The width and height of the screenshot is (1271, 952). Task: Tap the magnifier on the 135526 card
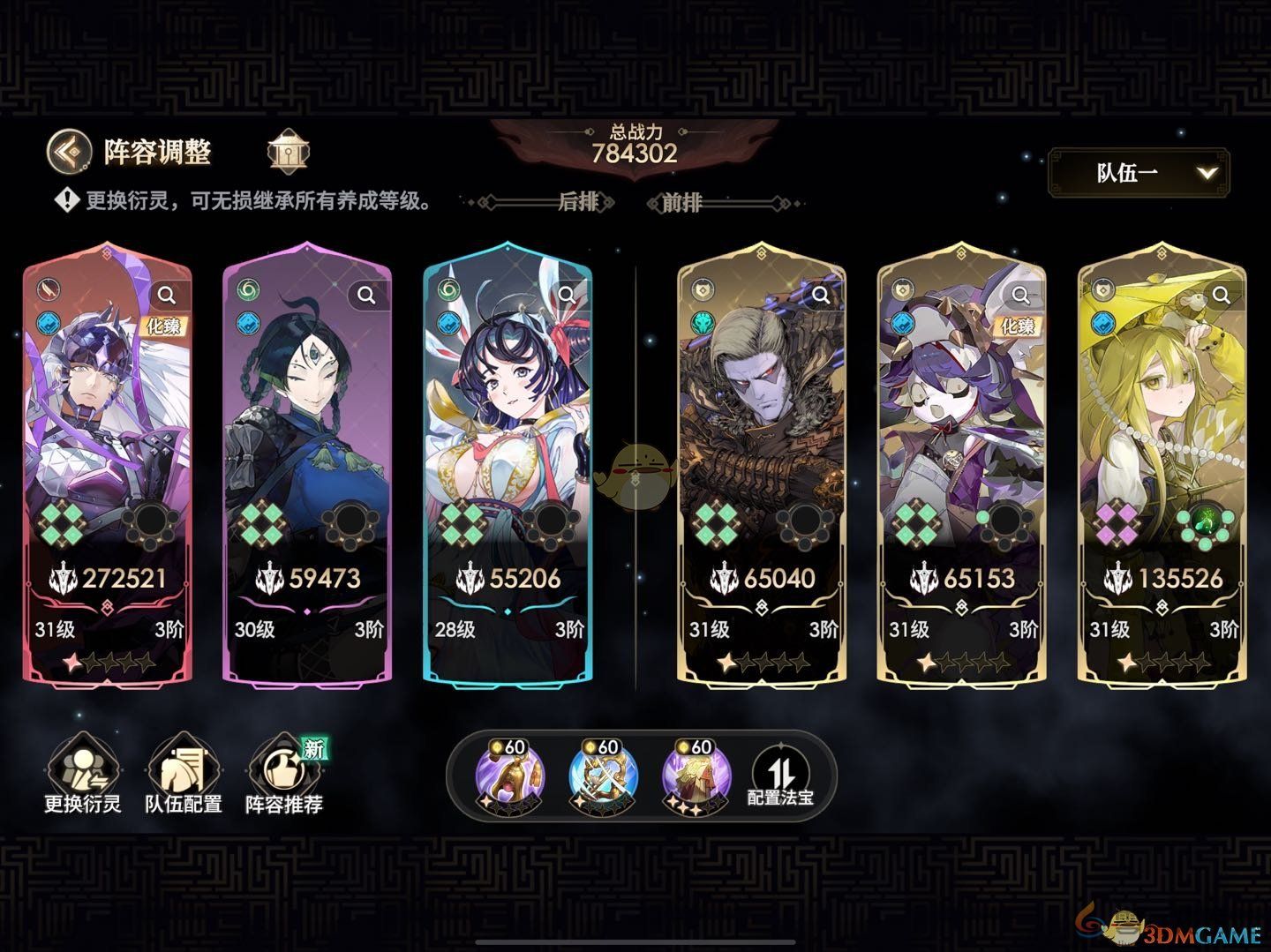1222,295
